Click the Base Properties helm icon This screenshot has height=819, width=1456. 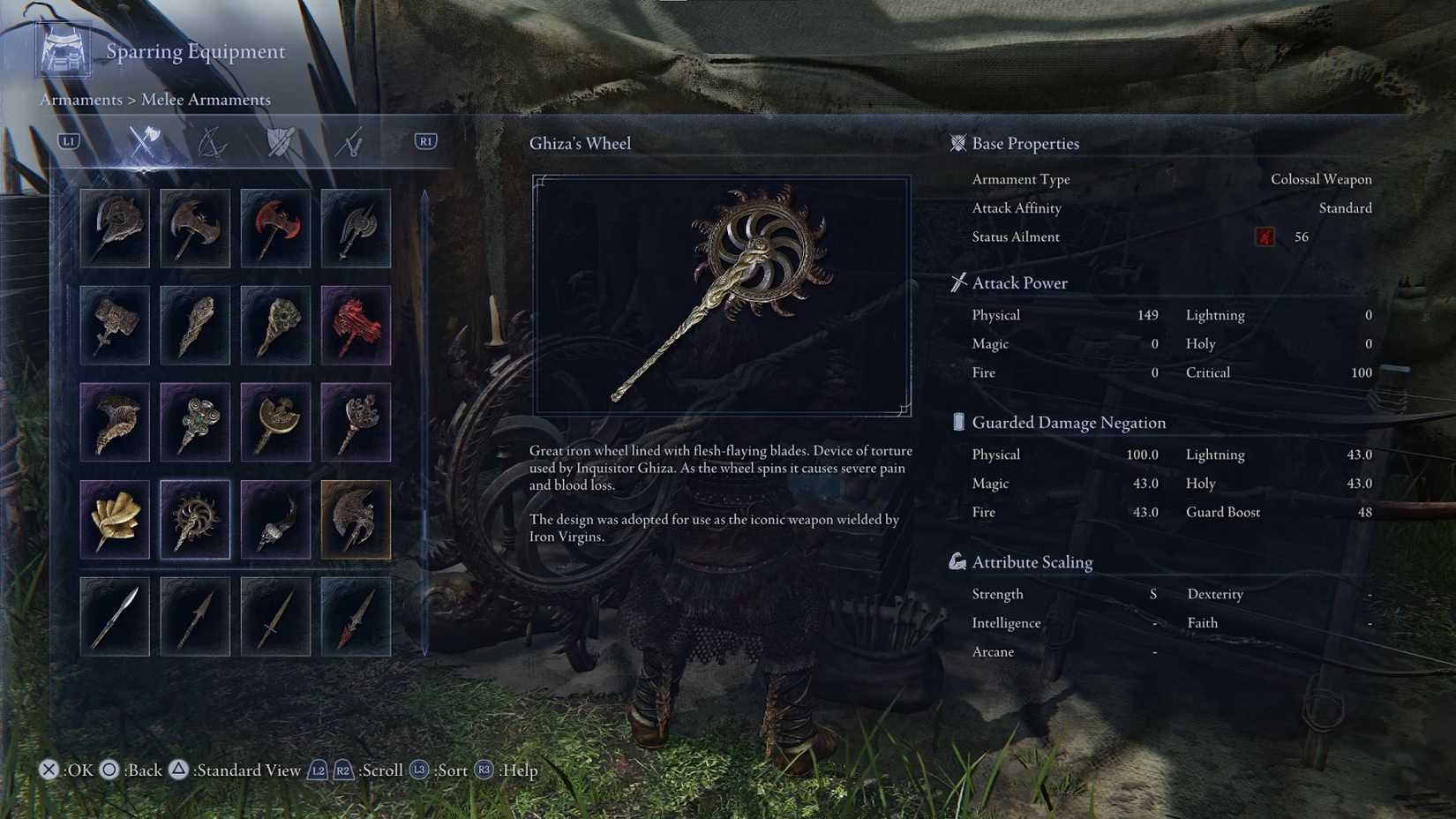pos(957,143)
